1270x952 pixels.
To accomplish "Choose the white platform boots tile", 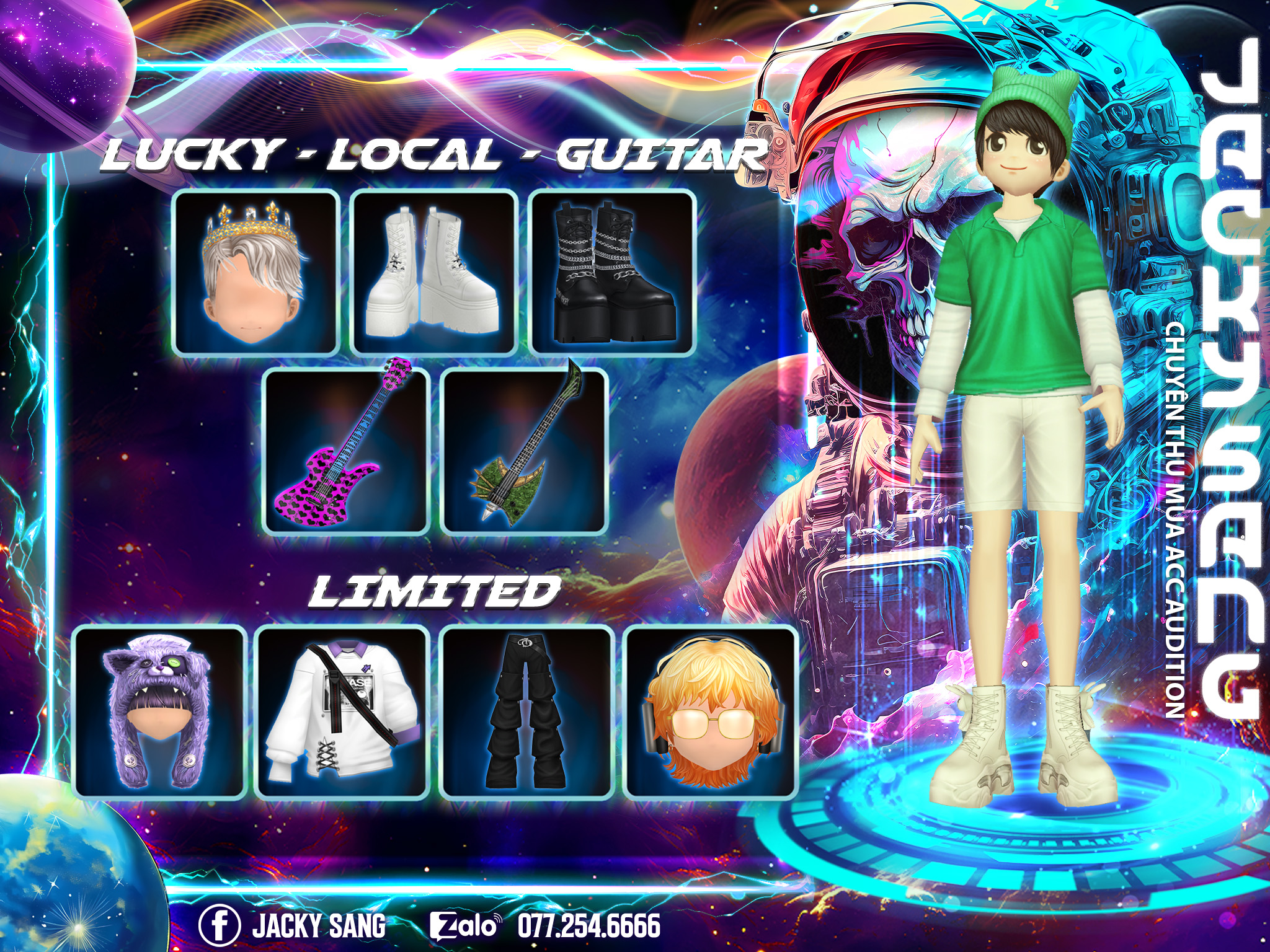I will [x=433, y=271].
